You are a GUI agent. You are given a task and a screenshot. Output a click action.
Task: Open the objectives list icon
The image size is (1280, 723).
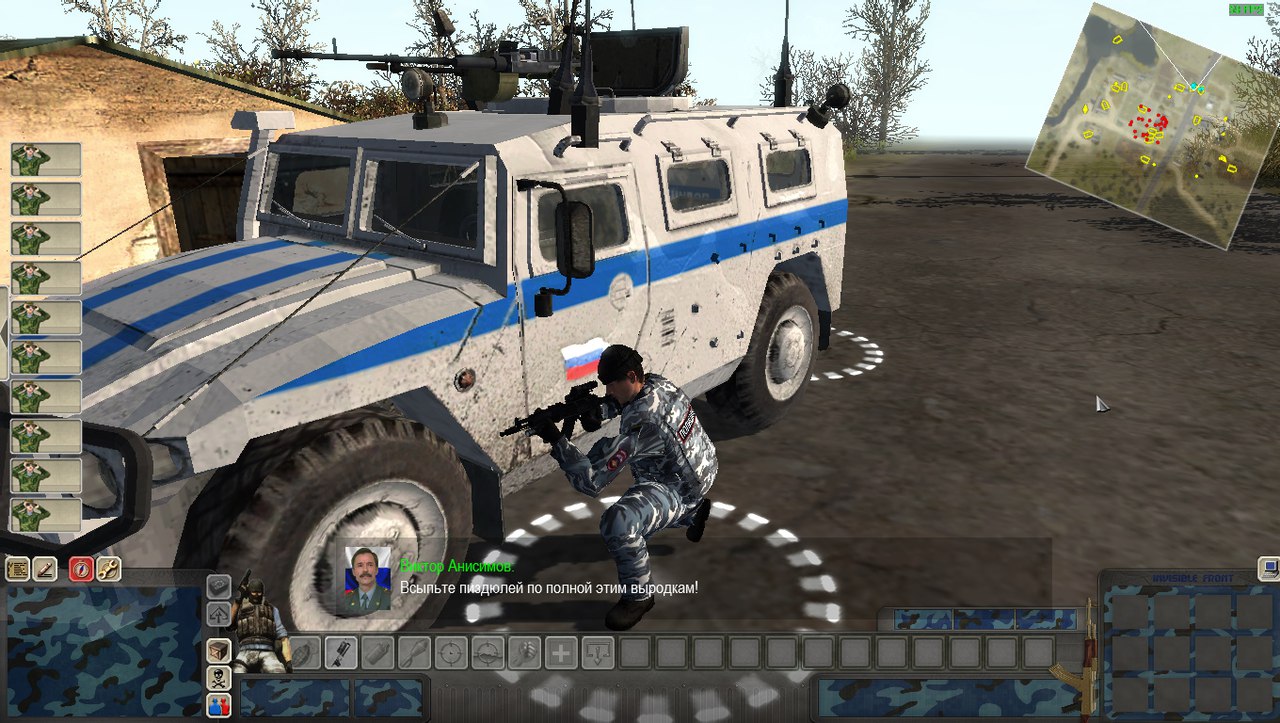[17, 569]
